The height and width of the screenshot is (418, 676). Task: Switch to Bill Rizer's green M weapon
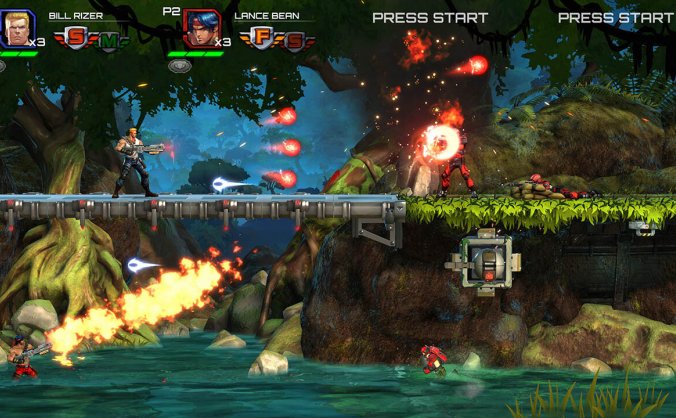coord(108,40)
